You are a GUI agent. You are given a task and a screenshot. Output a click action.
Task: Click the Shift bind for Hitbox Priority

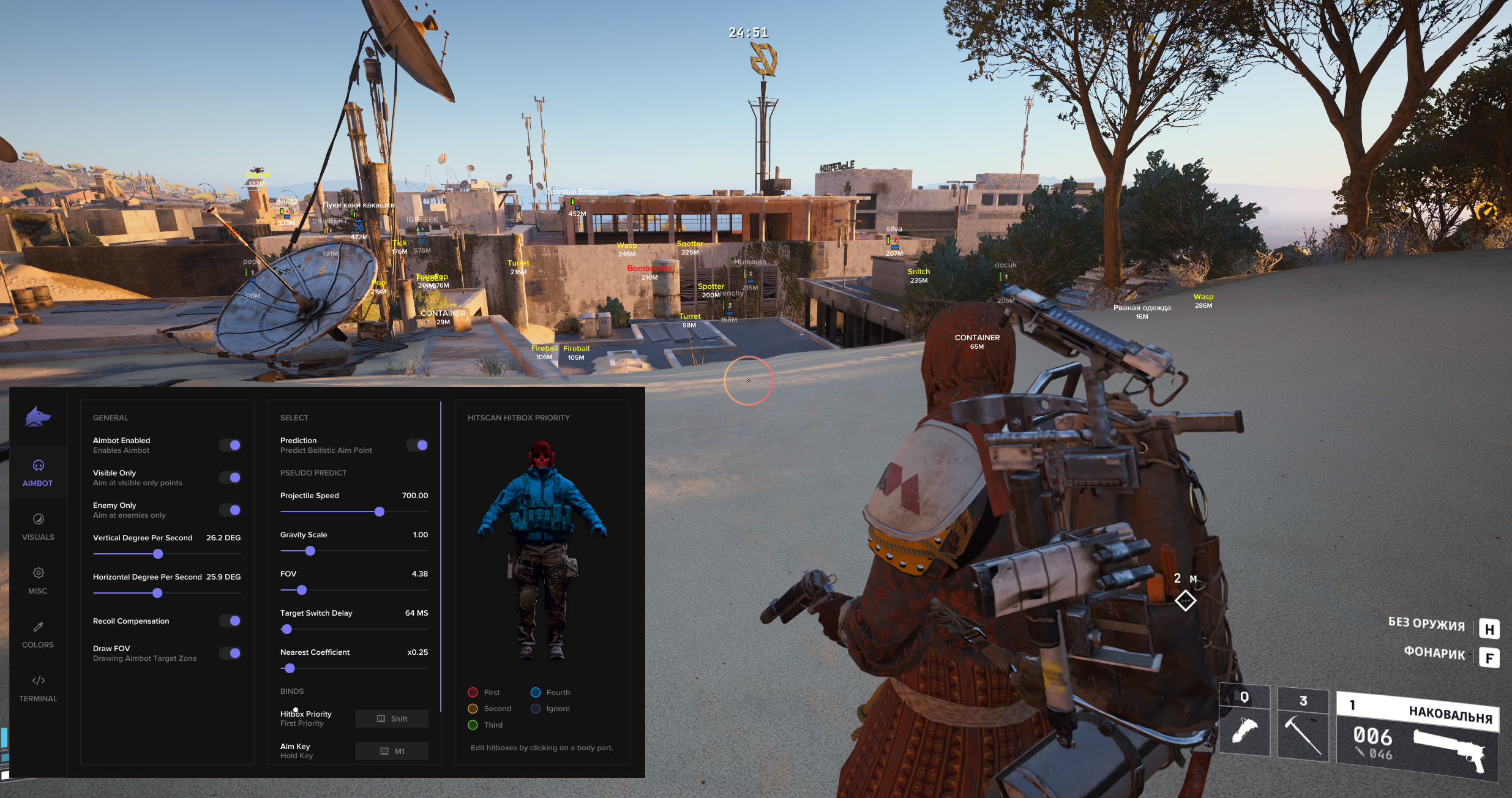392,718
